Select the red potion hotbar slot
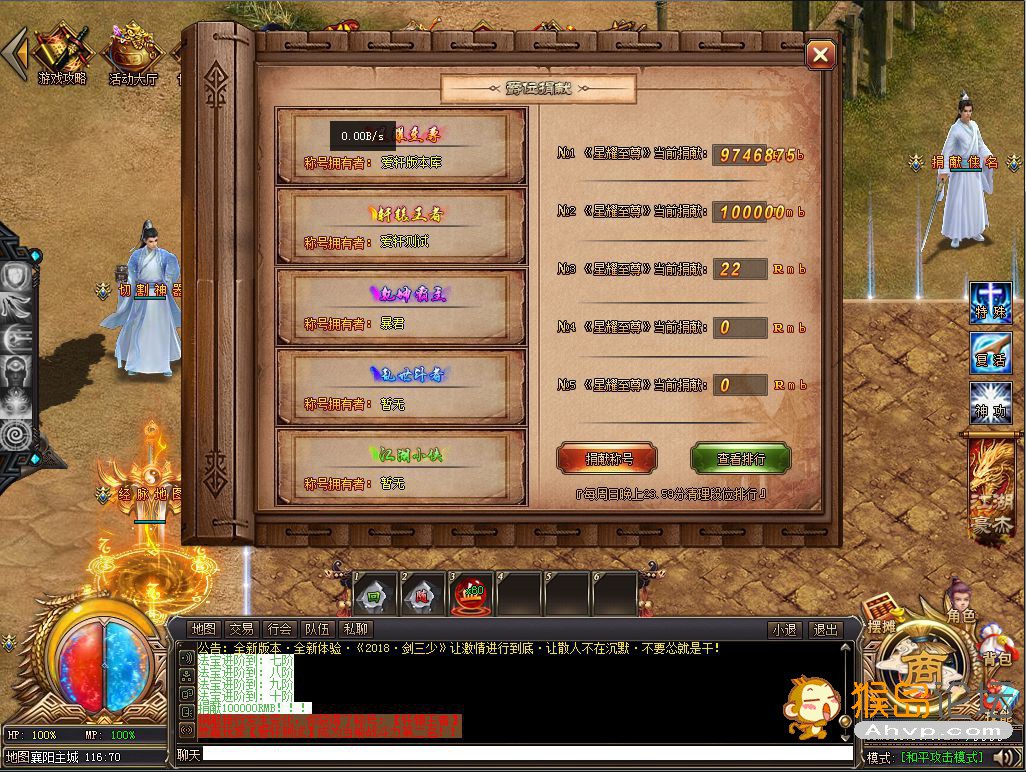The width and height of the screenshot is (1026, 772). (470, 594)
